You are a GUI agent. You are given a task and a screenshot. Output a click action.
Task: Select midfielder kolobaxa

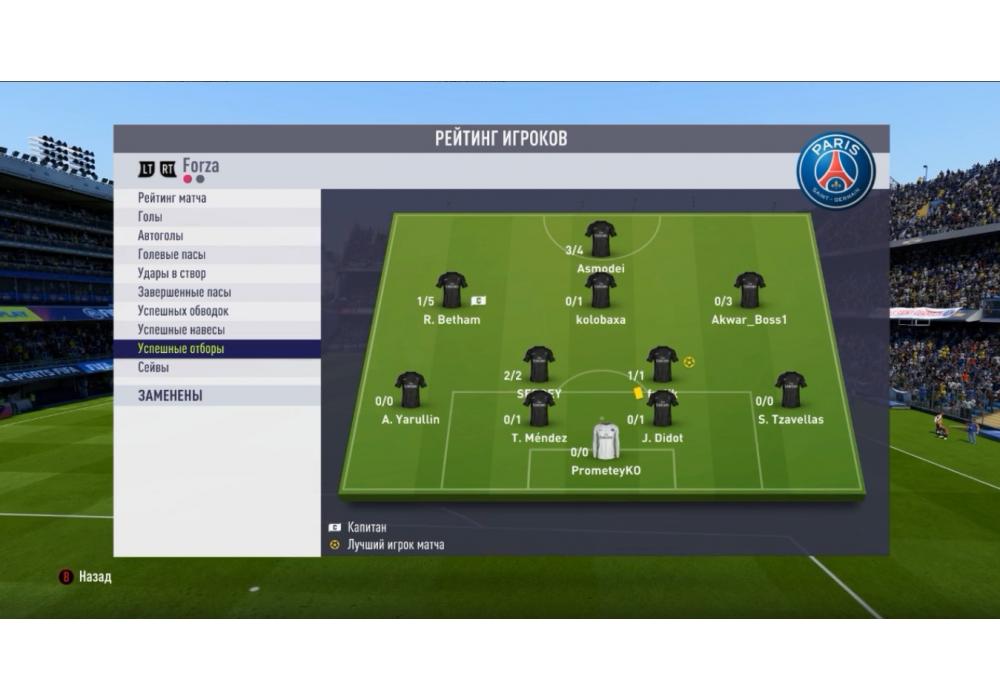pos(600,290)
